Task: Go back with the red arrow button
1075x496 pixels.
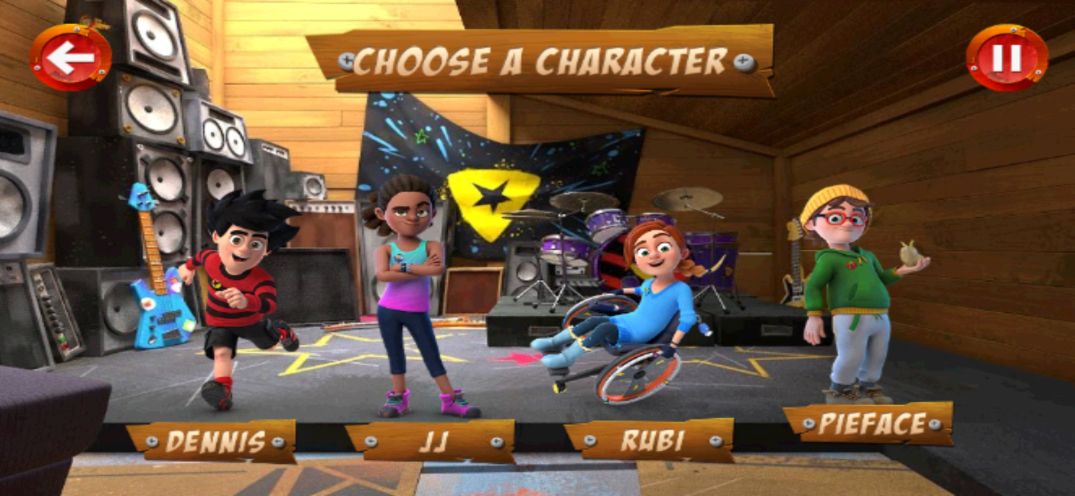Action: pyautogui.click(x=70, y=58)
